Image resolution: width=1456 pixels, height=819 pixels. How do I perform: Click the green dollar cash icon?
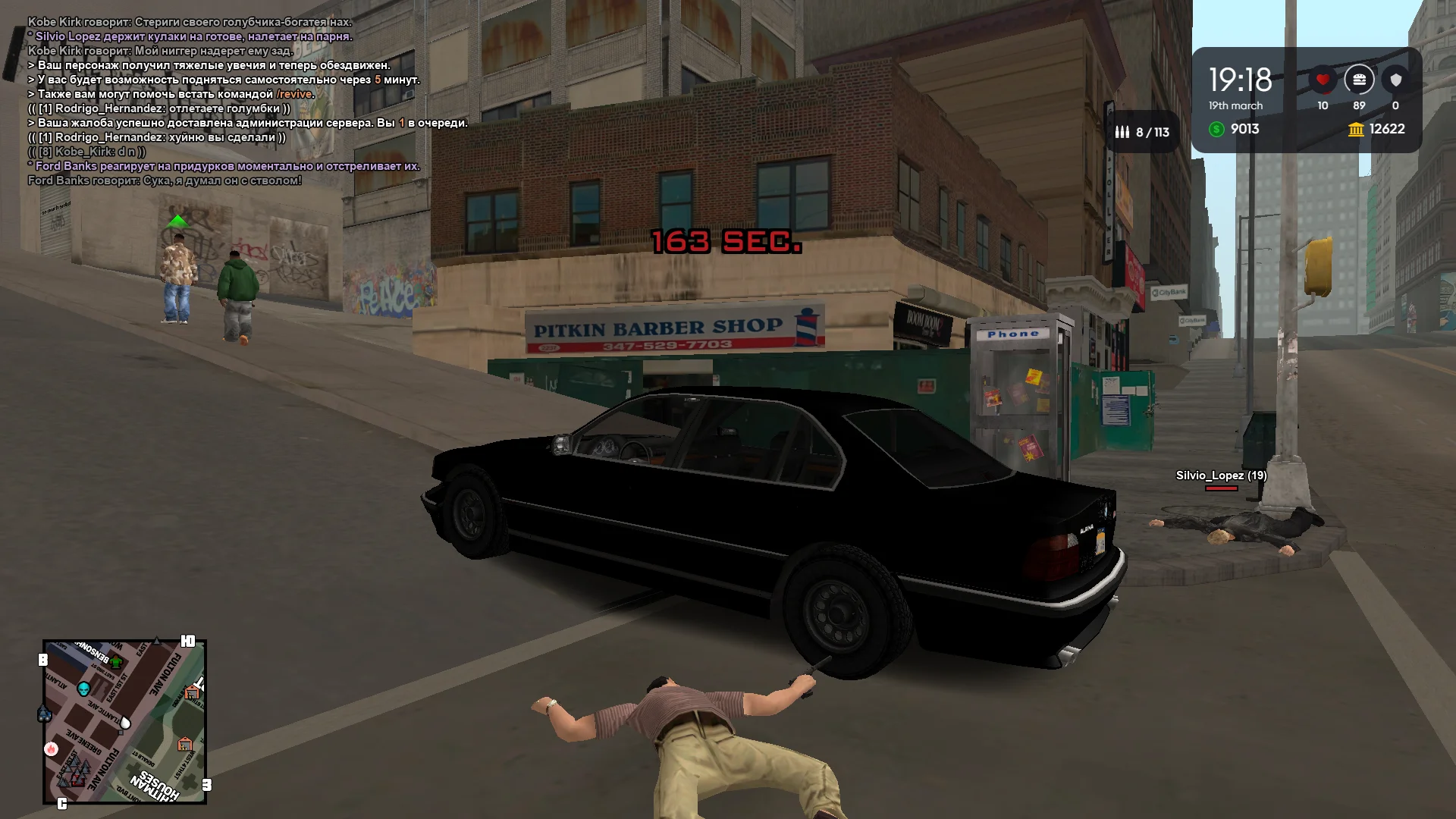pos(1217,130)
